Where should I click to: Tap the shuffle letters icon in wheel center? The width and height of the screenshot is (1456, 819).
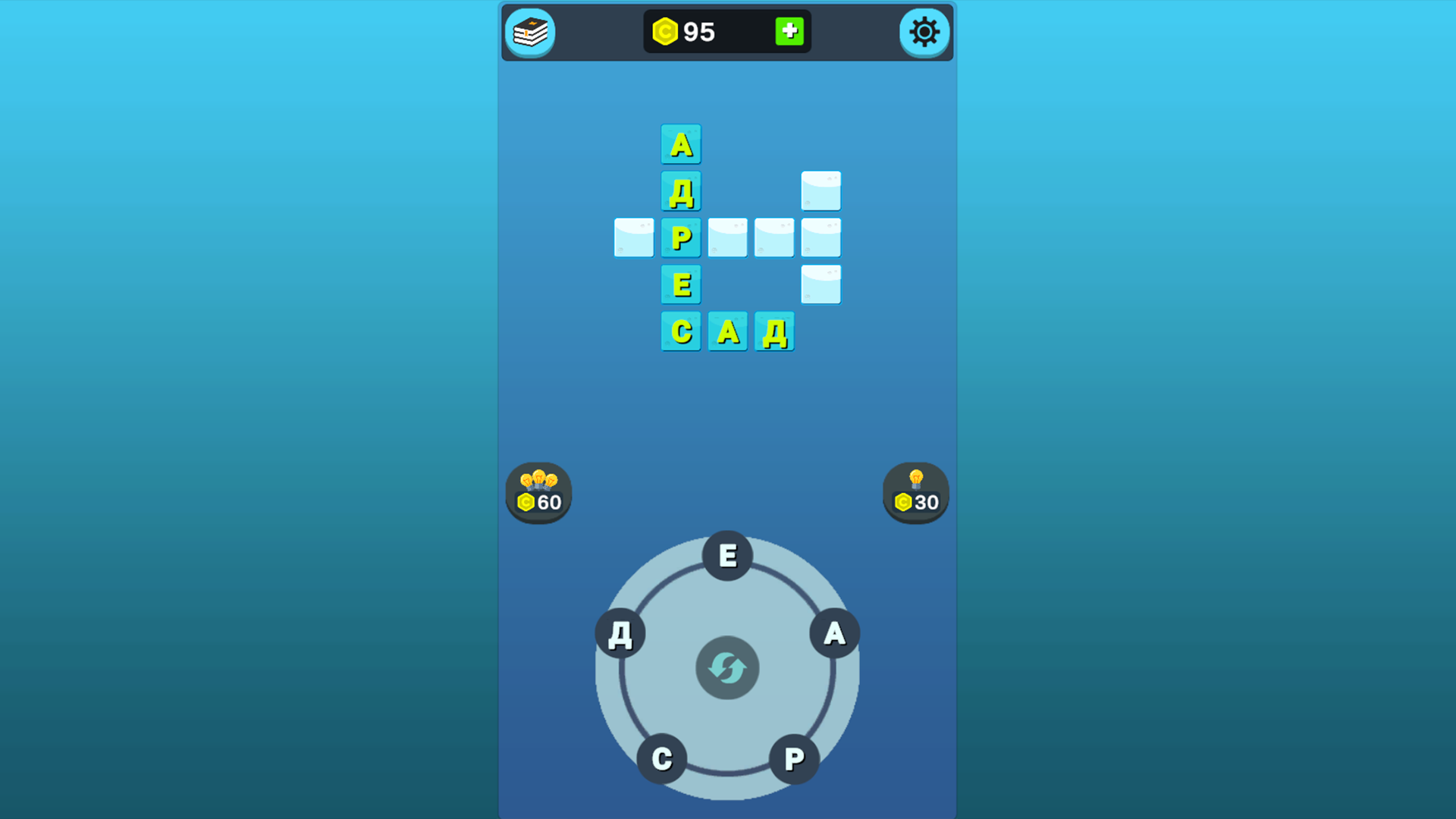coord(726,667)
